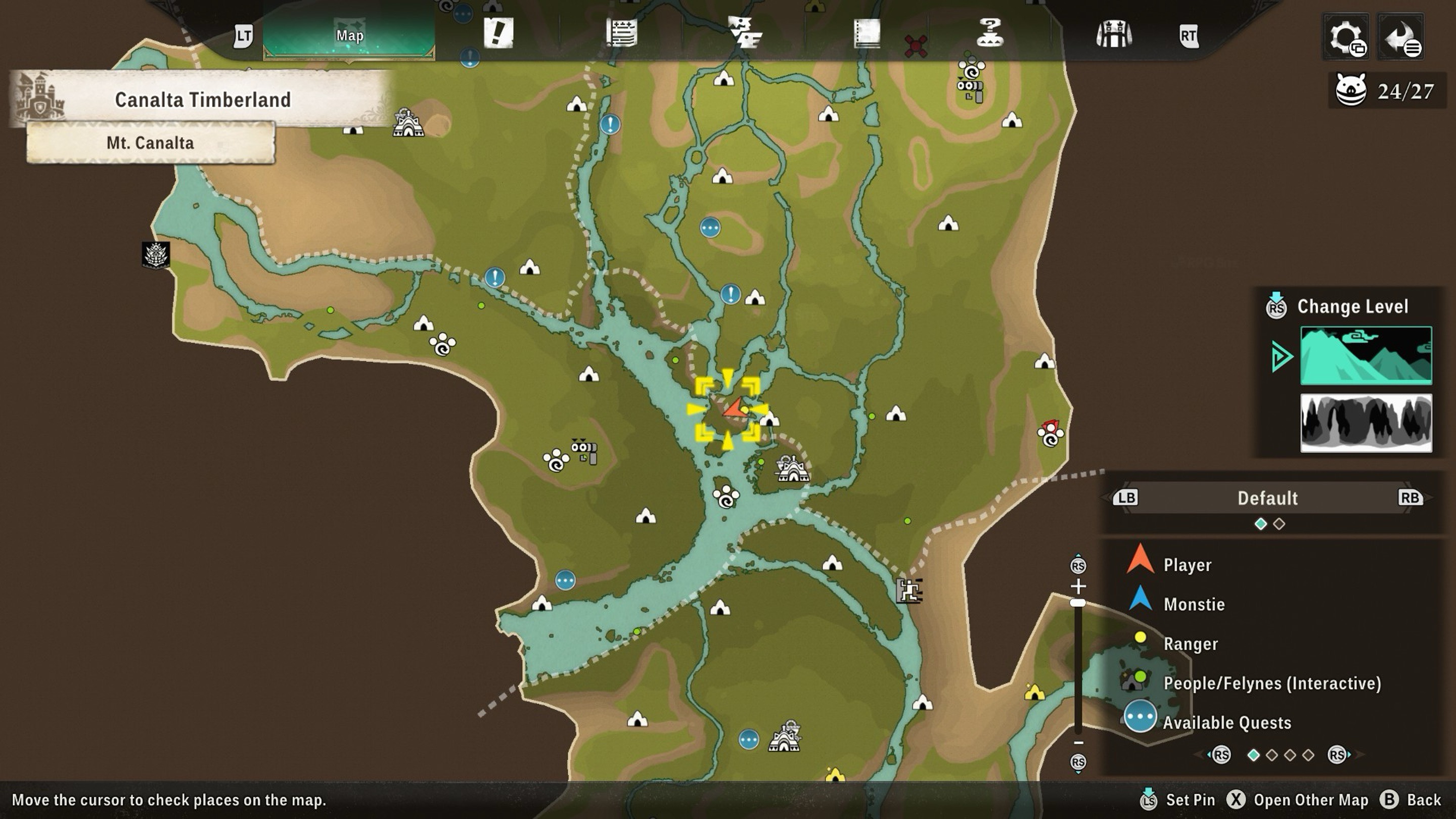Grab the map zoom slider handle

pos(1078,603)
